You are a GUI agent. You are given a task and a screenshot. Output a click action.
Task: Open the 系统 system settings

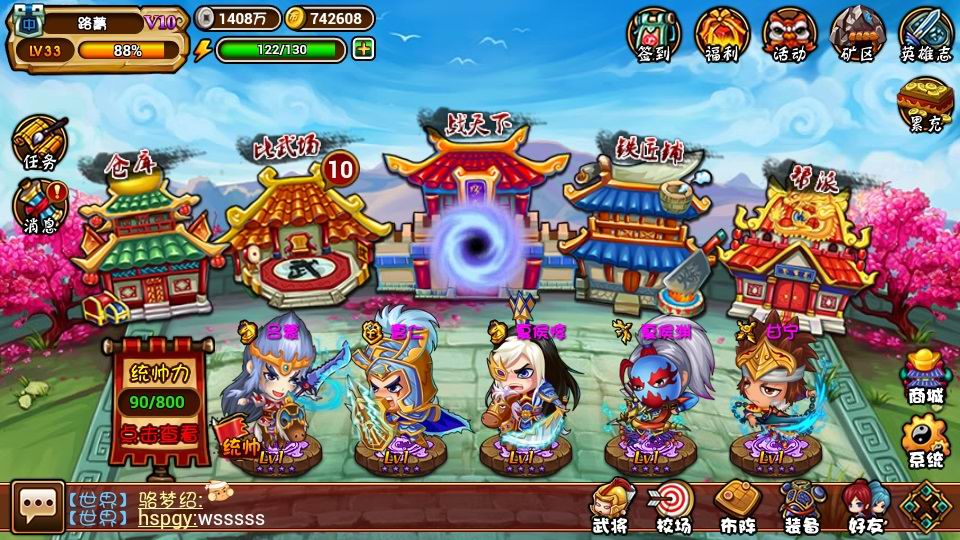[924, 441]
